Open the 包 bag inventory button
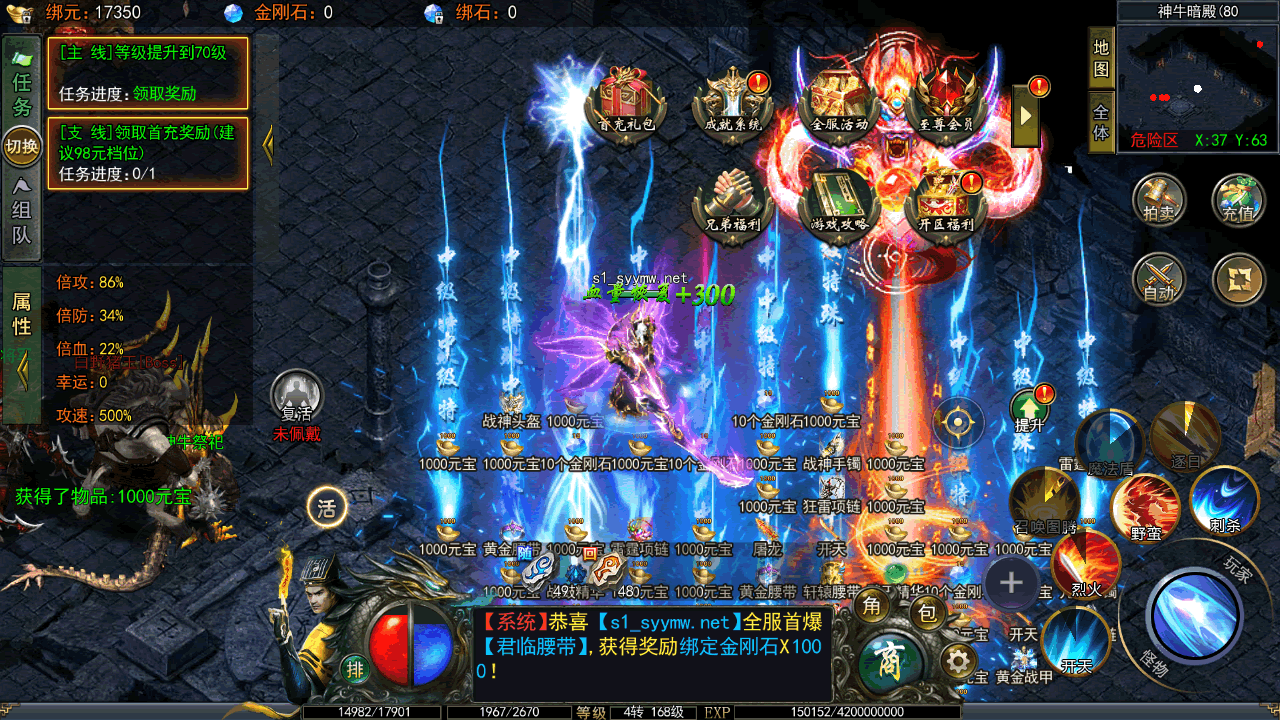This screenshot has width=1280, height=720. pos(928,613)
